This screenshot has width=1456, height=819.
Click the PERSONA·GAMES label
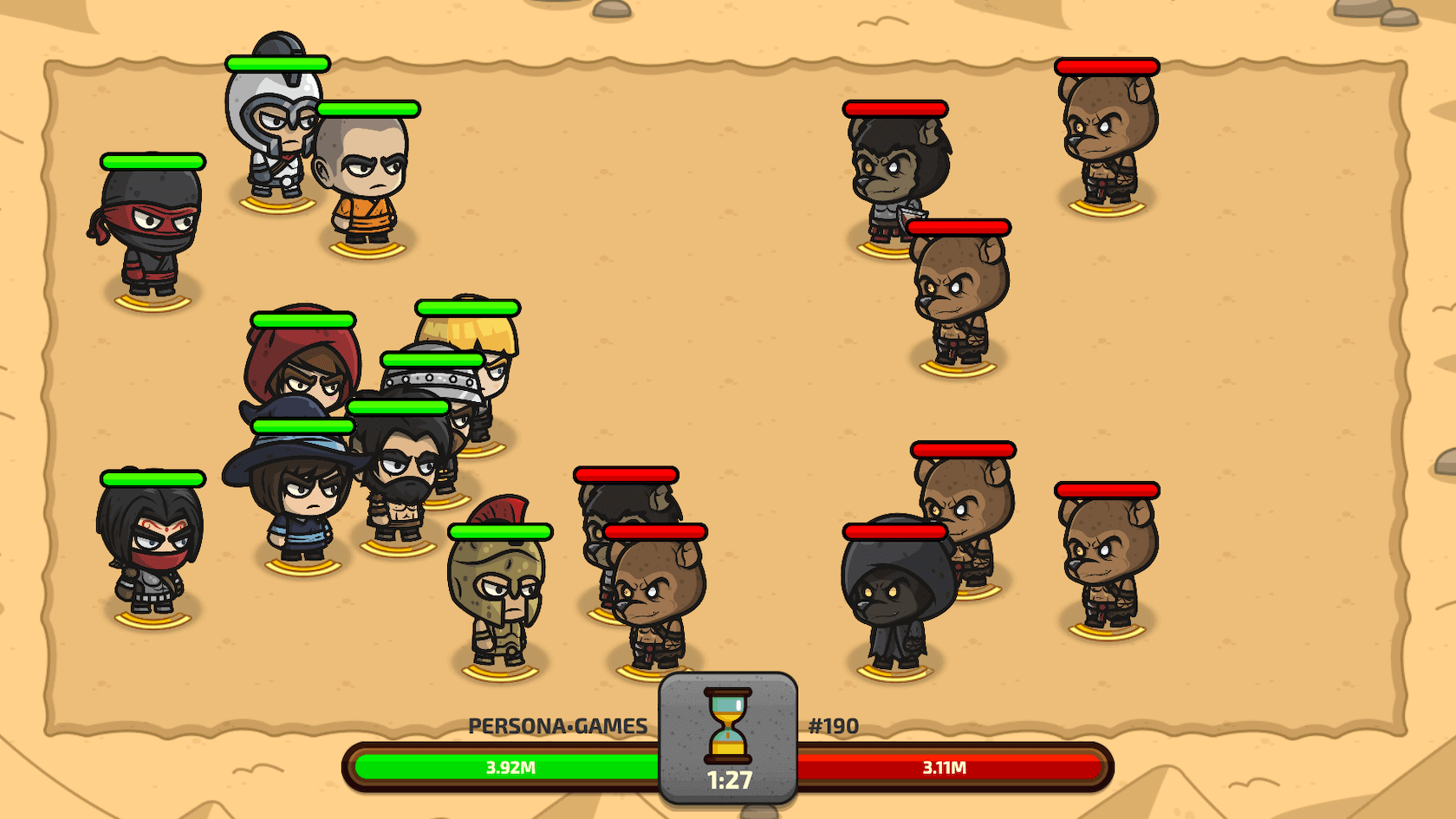(559, 726)
